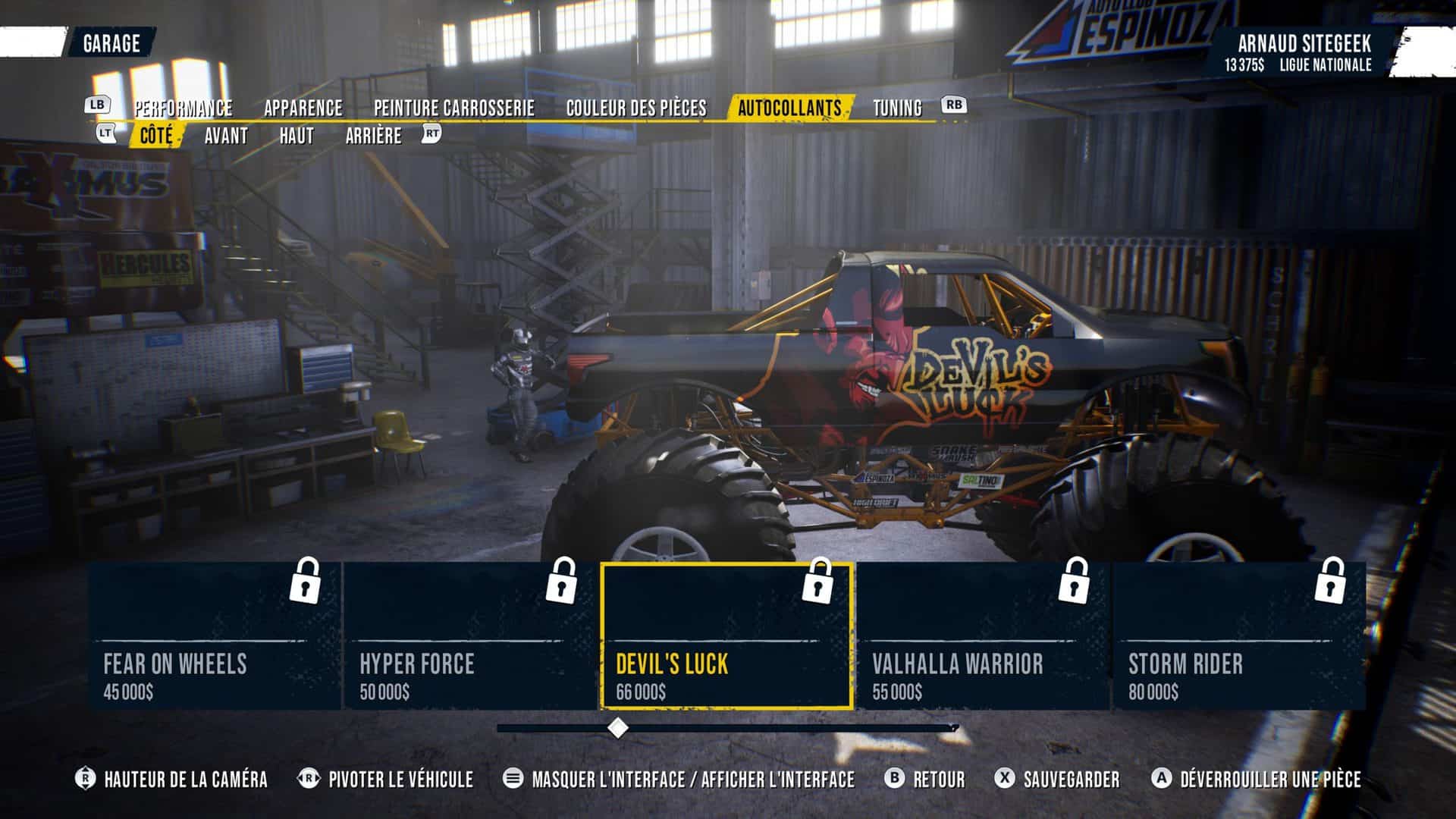Choose the Storm Rider sticker tile

point(1239,635)
